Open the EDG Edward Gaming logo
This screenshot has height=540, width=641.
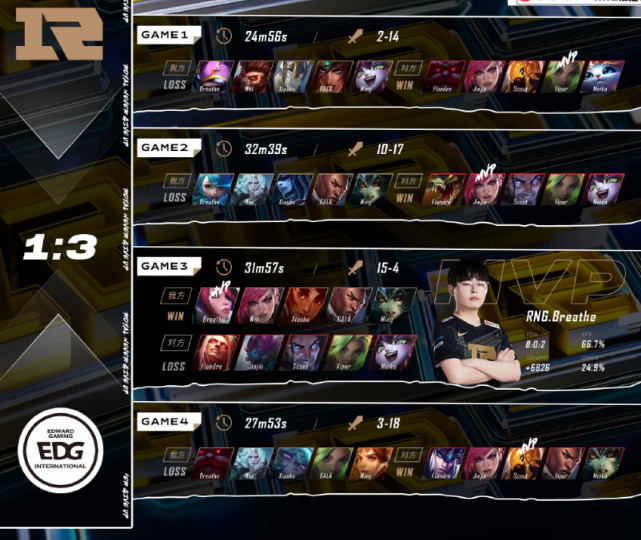(x=60, y=455)
